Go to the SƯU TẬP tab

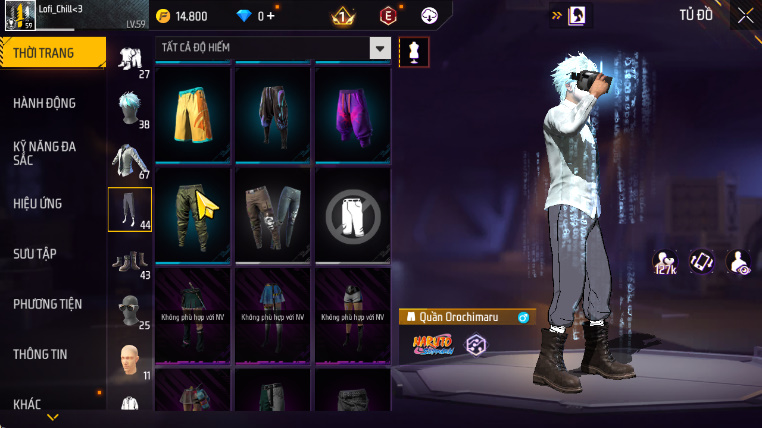click(x=34, y=253)
